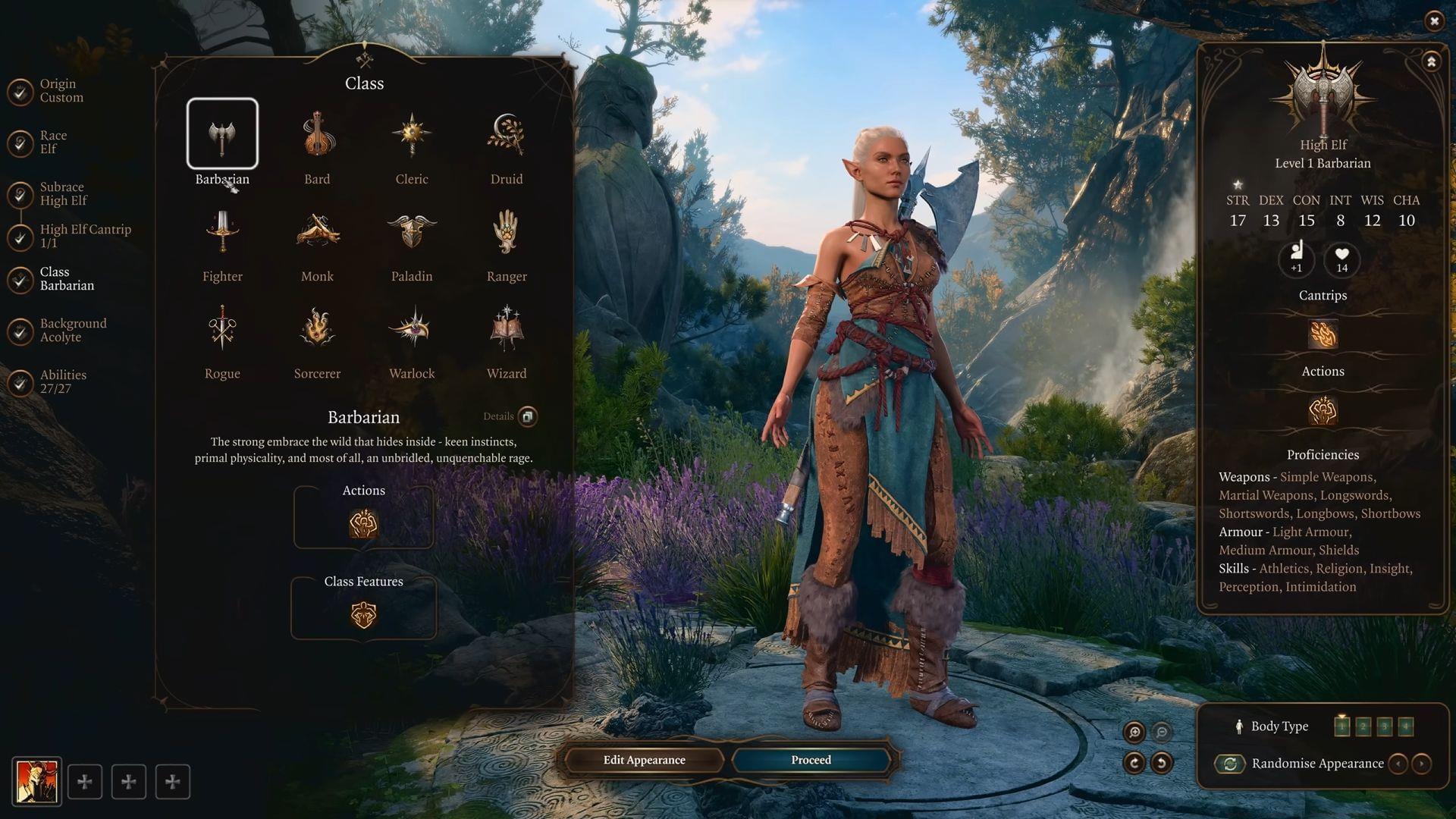
Task: View the Cantrips fire spell icon
Action: 1323,334
